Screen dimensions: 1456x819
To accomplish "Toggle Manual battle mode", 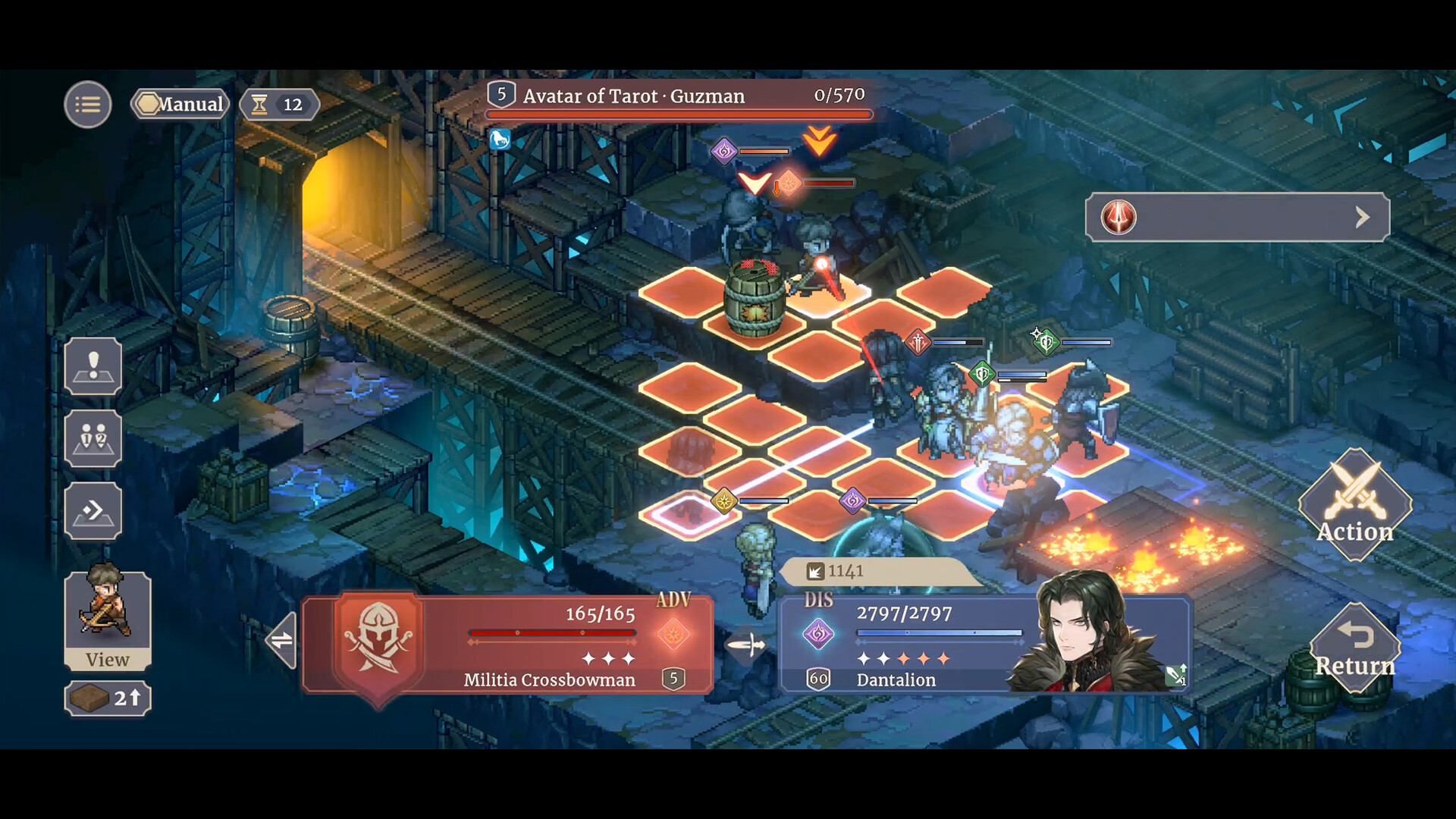I will point(180,104).
